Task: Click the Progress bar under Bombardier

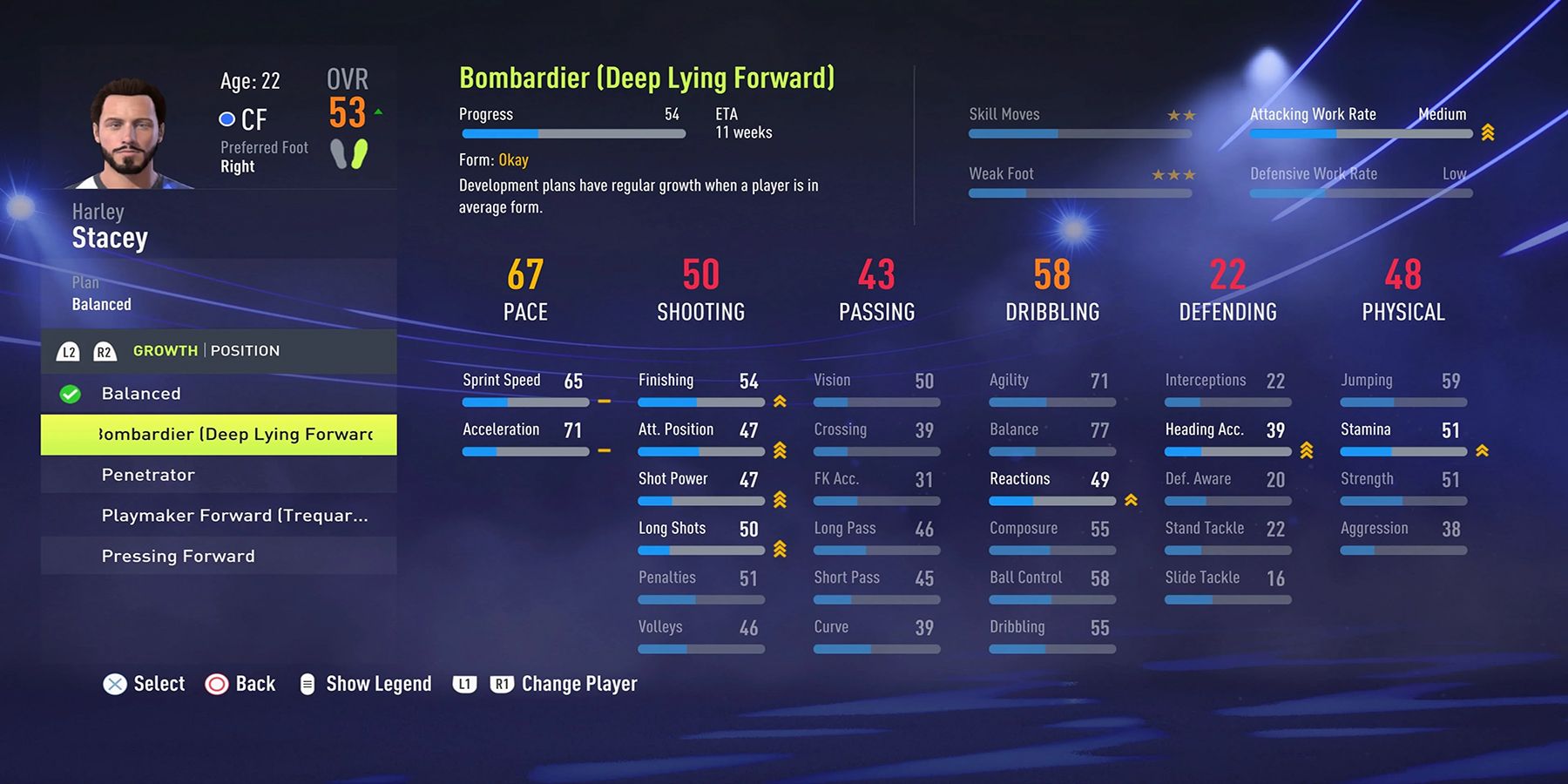Action: click(x=572, y=133)
